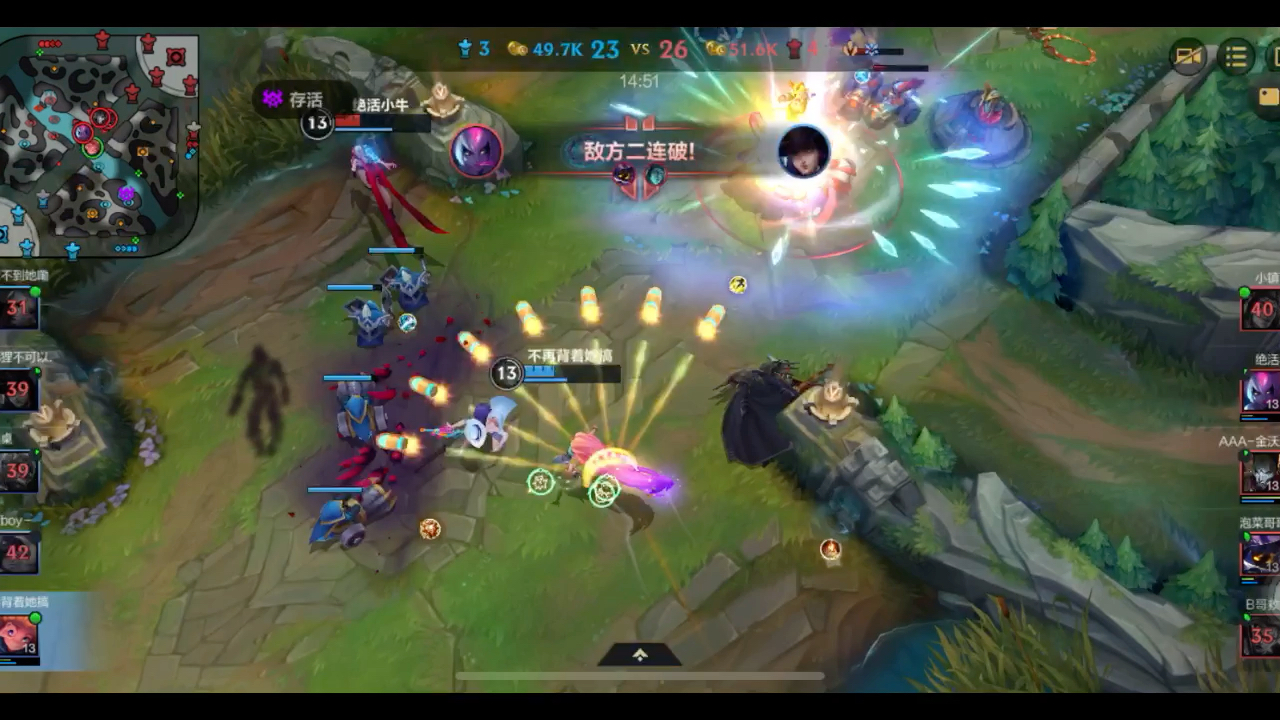The width and height of the screenshot is (1280, 720).
Task: Select red player 泡菜哥's champion portrait
Action: pos(1261,554)
